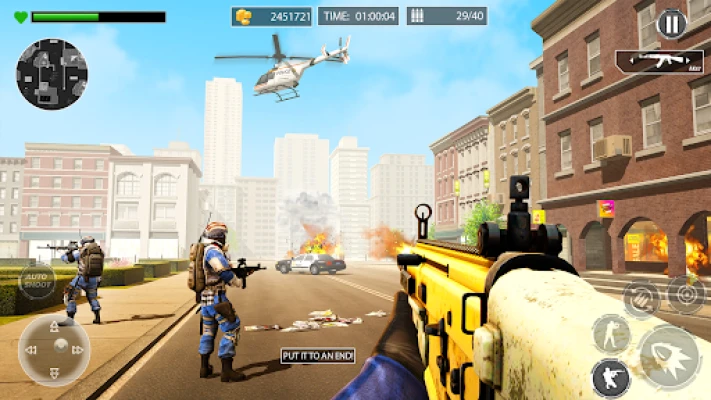Fire the weapon with the bullet button
This screenshot has height=400, width=711.
[668, 357]
